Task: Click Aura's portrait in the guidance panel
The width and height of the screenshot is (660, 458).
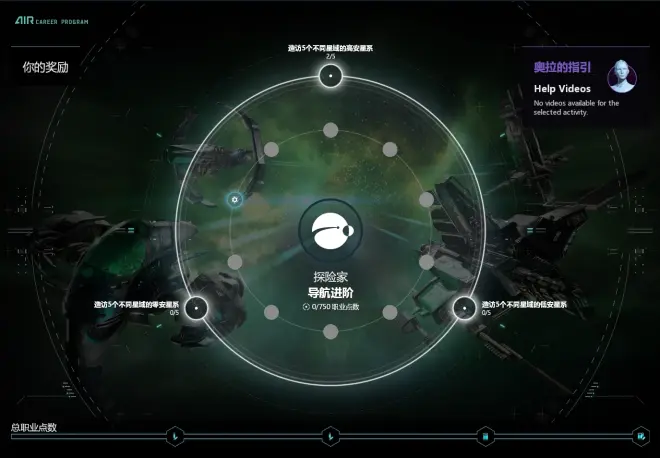Action: click(622, 75)
